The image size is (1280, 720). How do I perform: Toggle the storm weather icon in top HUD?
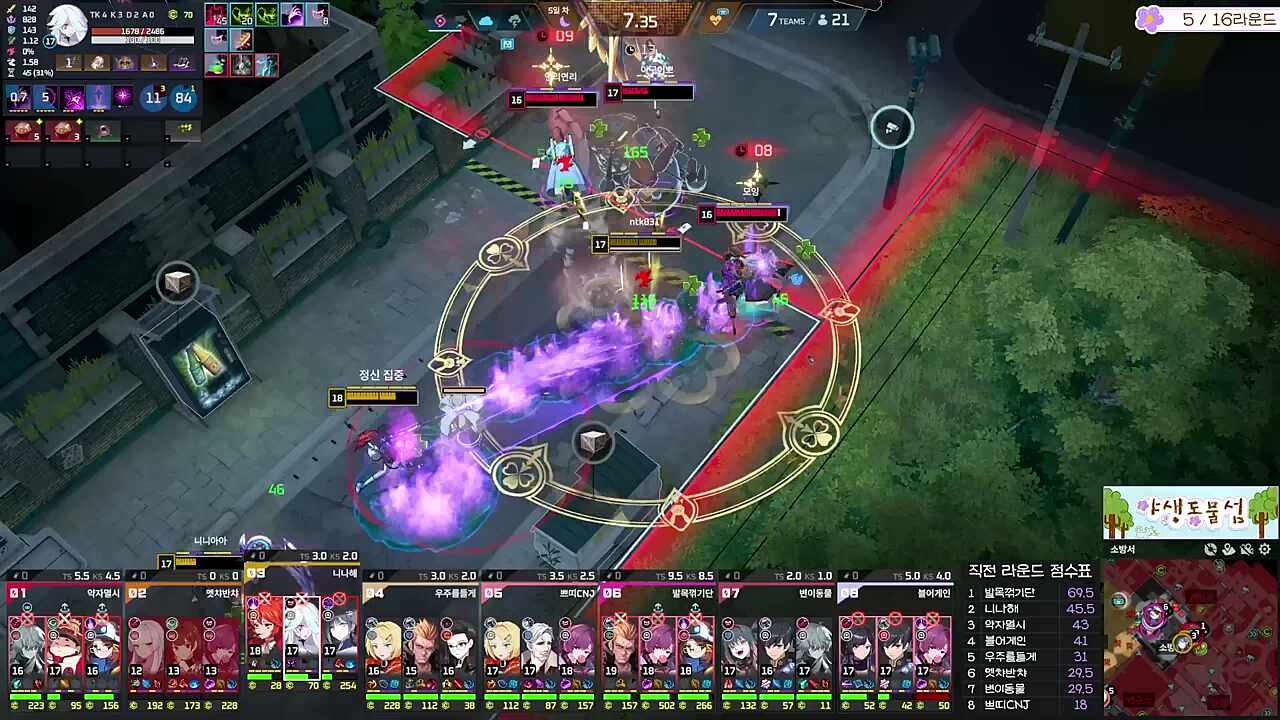pyautogui.click(x=515, y=20)
